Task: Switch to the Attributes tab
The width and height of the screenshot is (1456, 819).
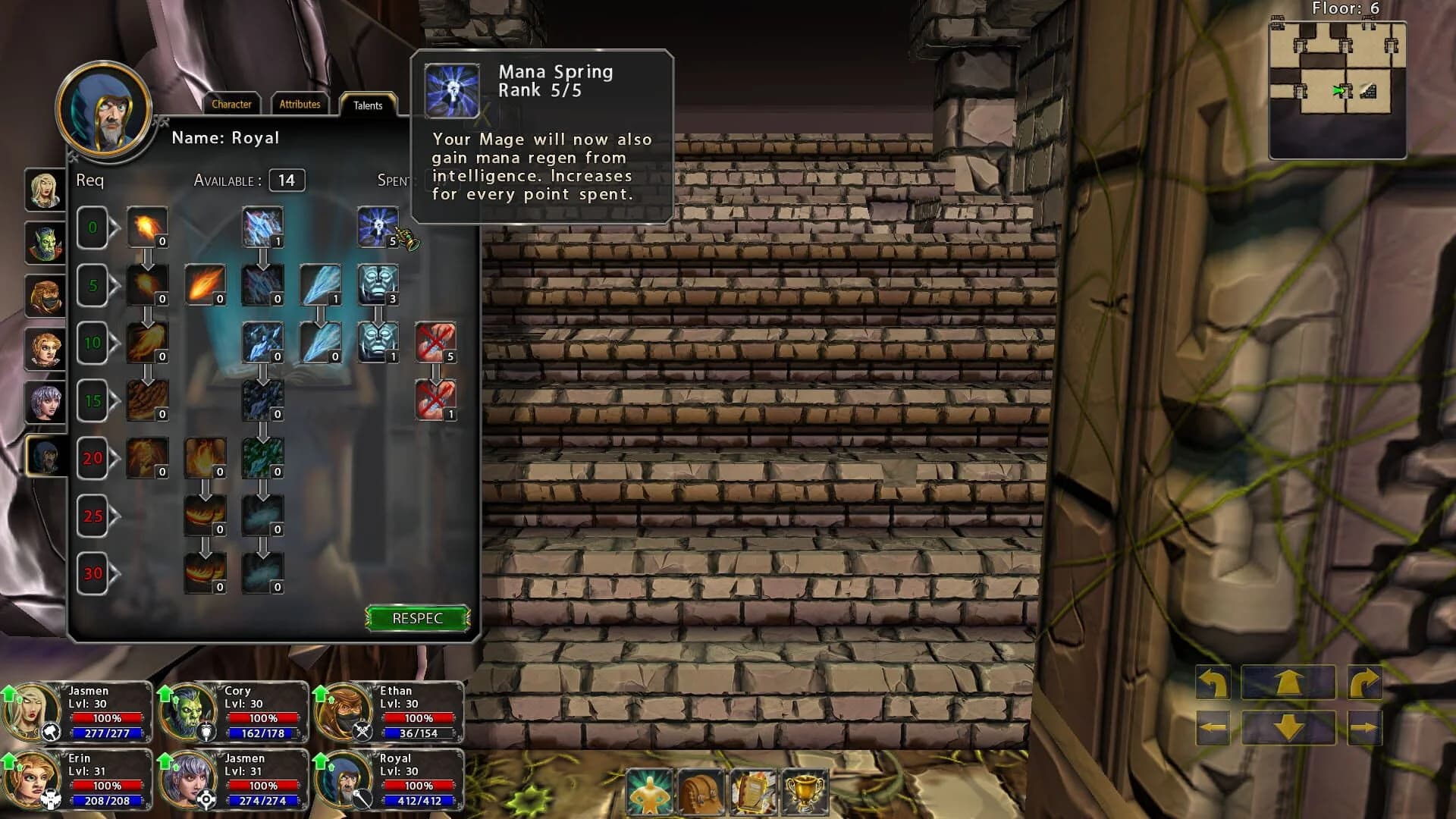Action: 300,104
